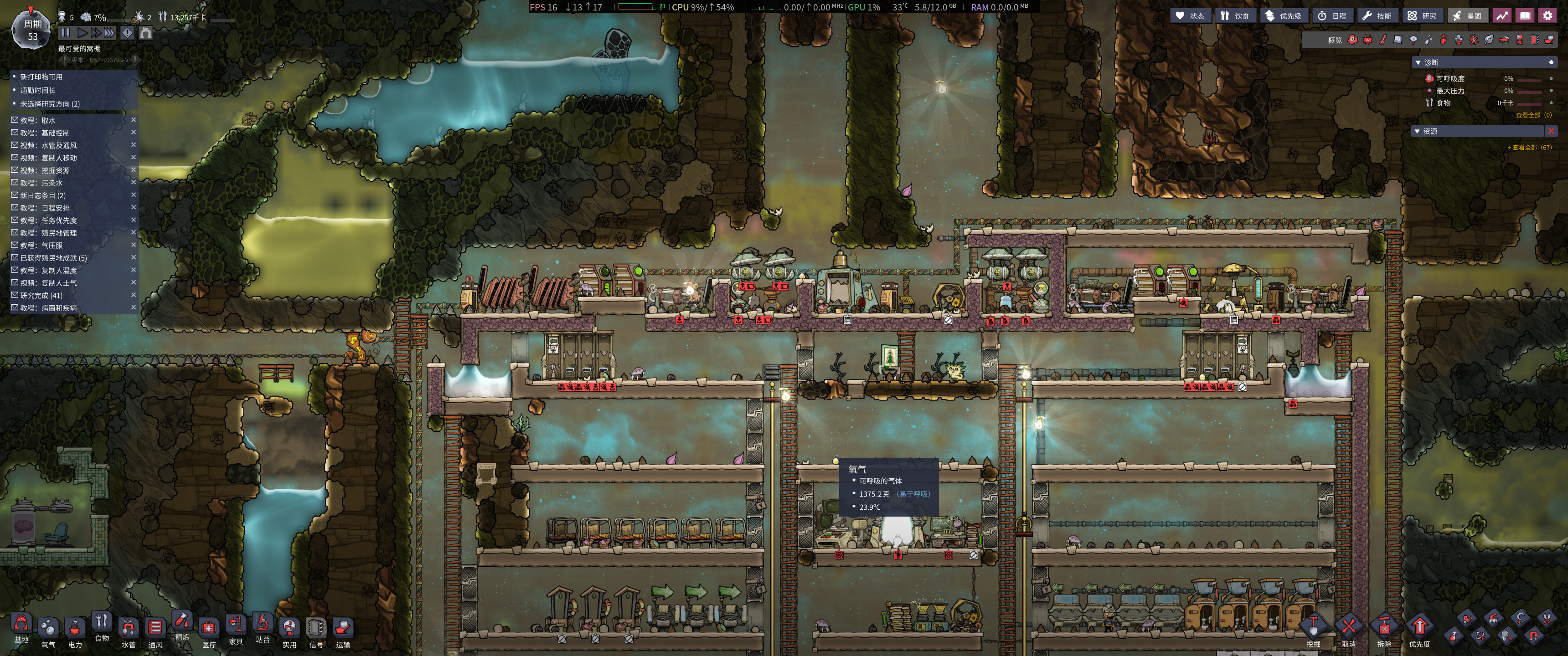The height and width of the screenshot is (656, 1568).
Task: Open the codex book button
Action: click(1525, 16)
